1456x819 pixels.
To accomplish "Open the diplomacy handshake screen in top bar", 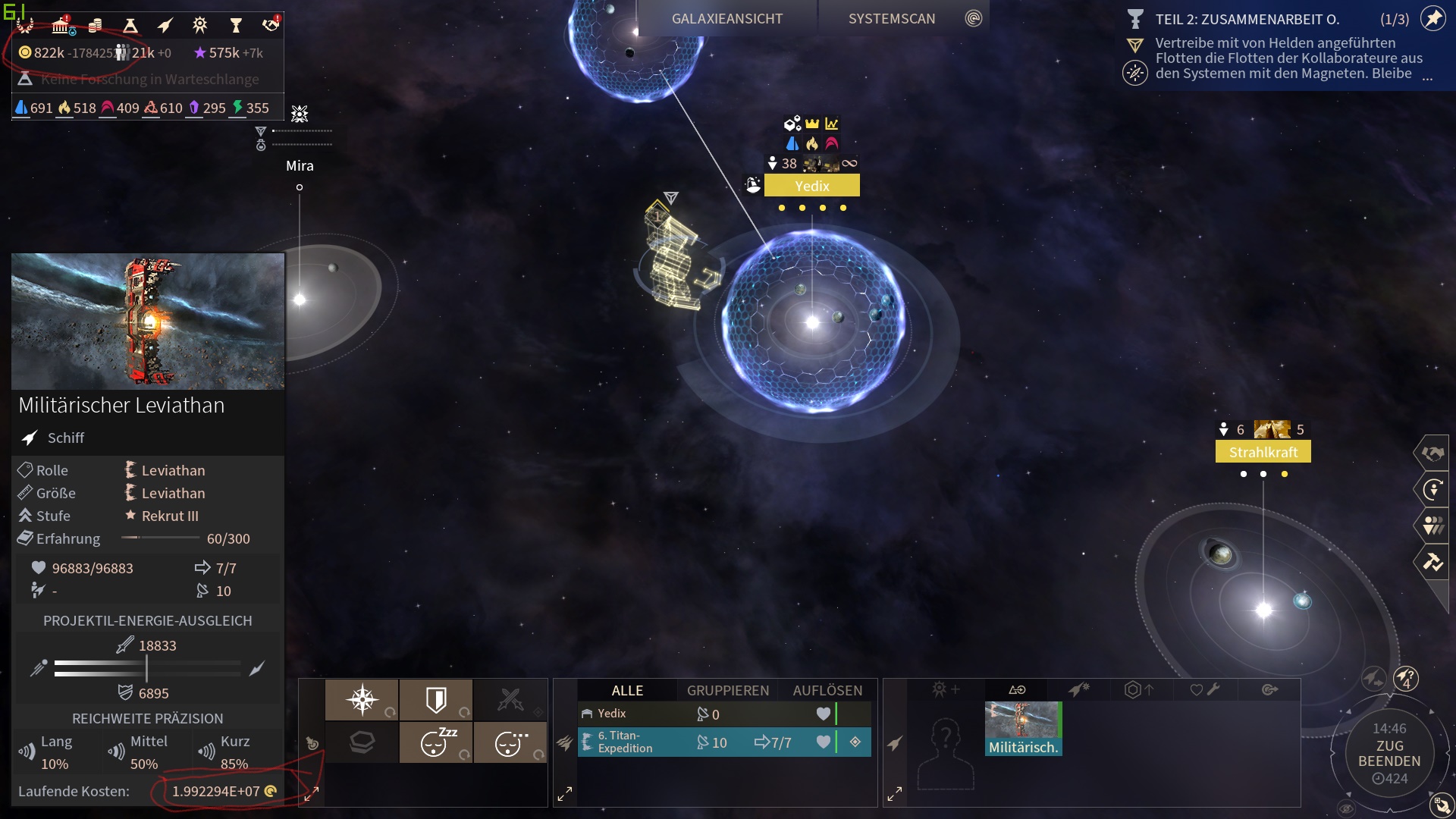I will [270, 26].
